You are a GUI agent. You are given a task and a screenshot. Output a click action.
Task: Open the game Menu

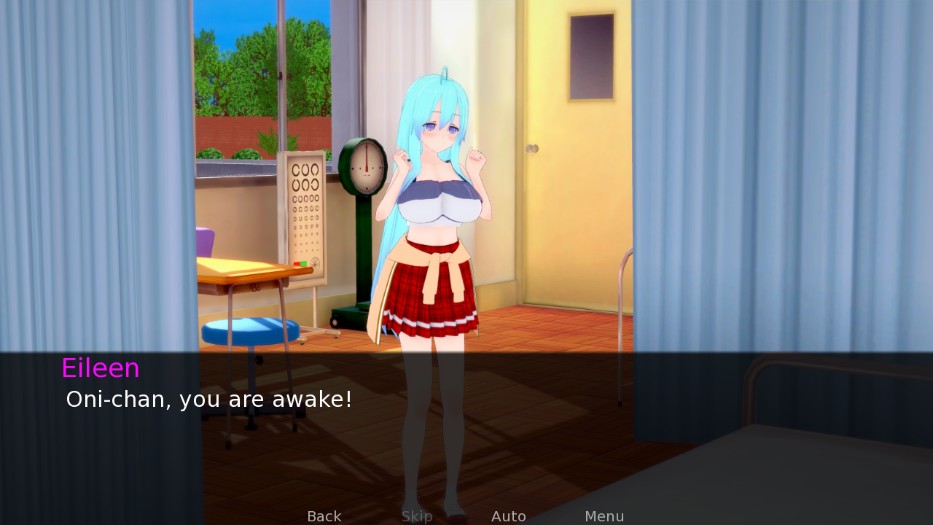coord(604,516)
